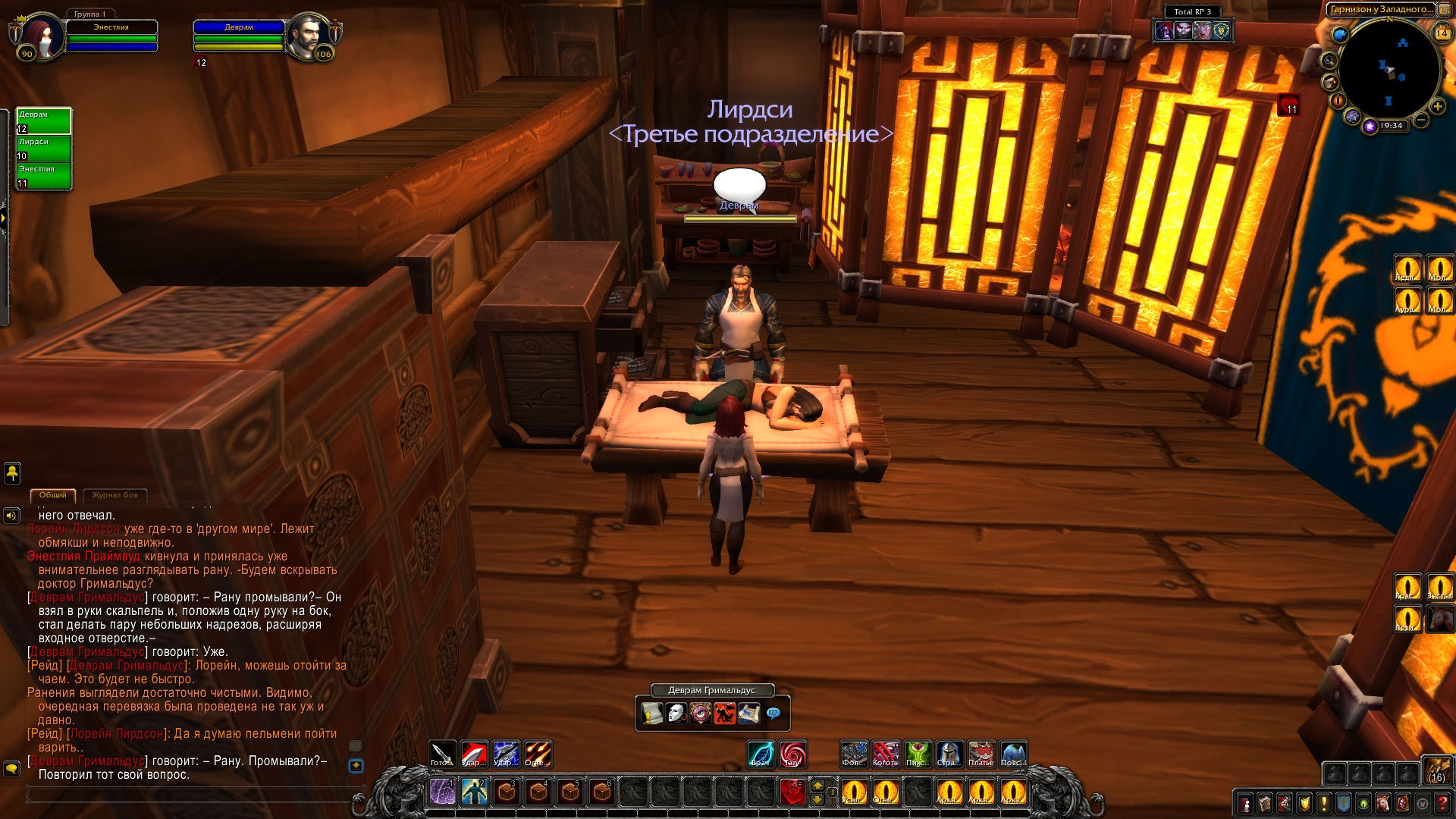Use the Платье dress item button
1456x819 pixels.
[981, 754]
